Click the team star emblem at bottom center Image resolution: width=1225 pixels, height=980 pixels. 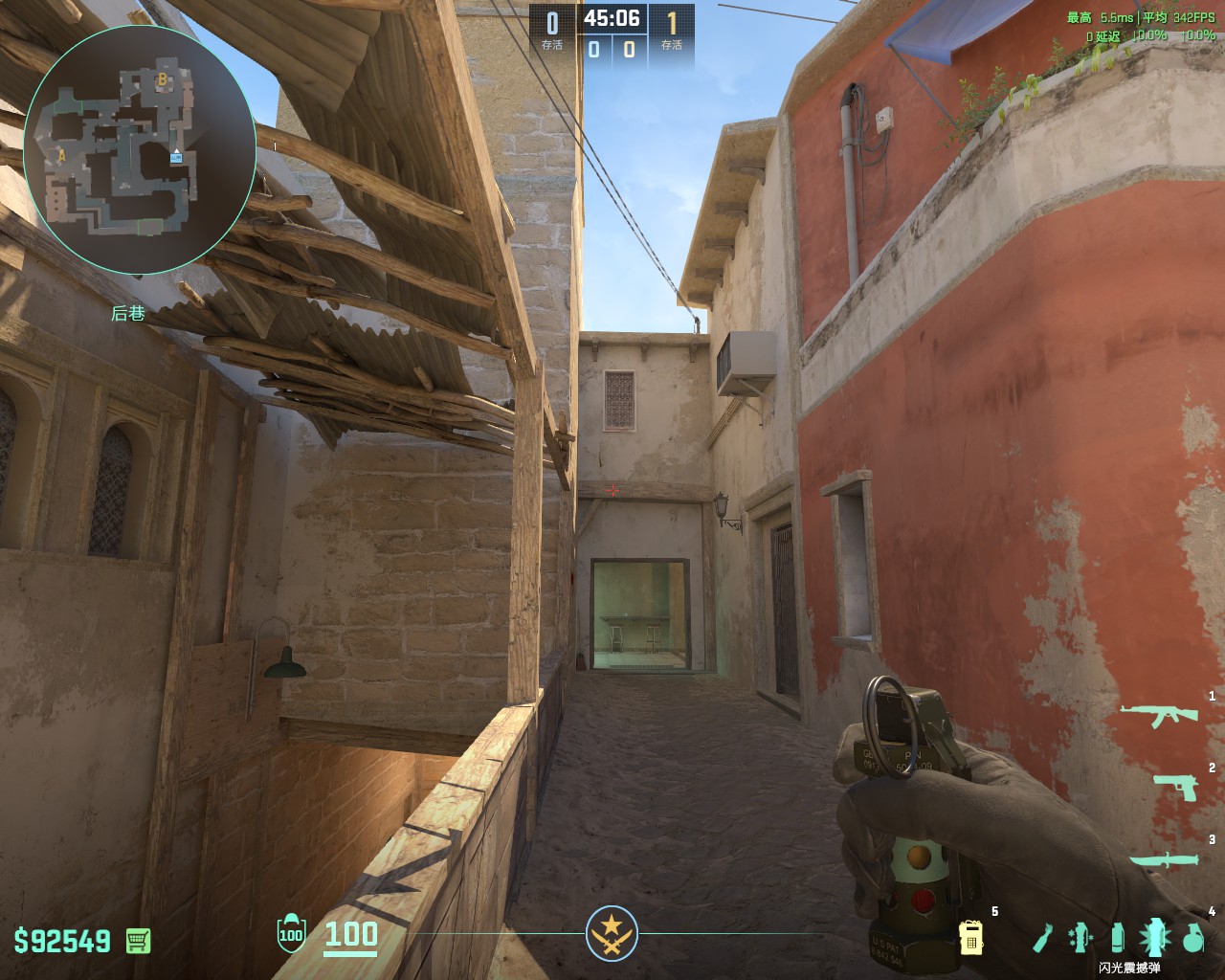point(612,933)
